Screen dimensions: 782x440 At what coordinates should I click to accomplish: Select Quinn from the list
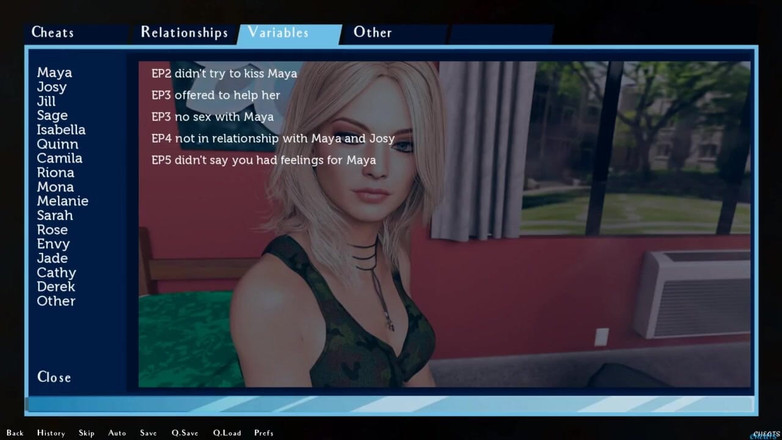(x=57, y=144)
